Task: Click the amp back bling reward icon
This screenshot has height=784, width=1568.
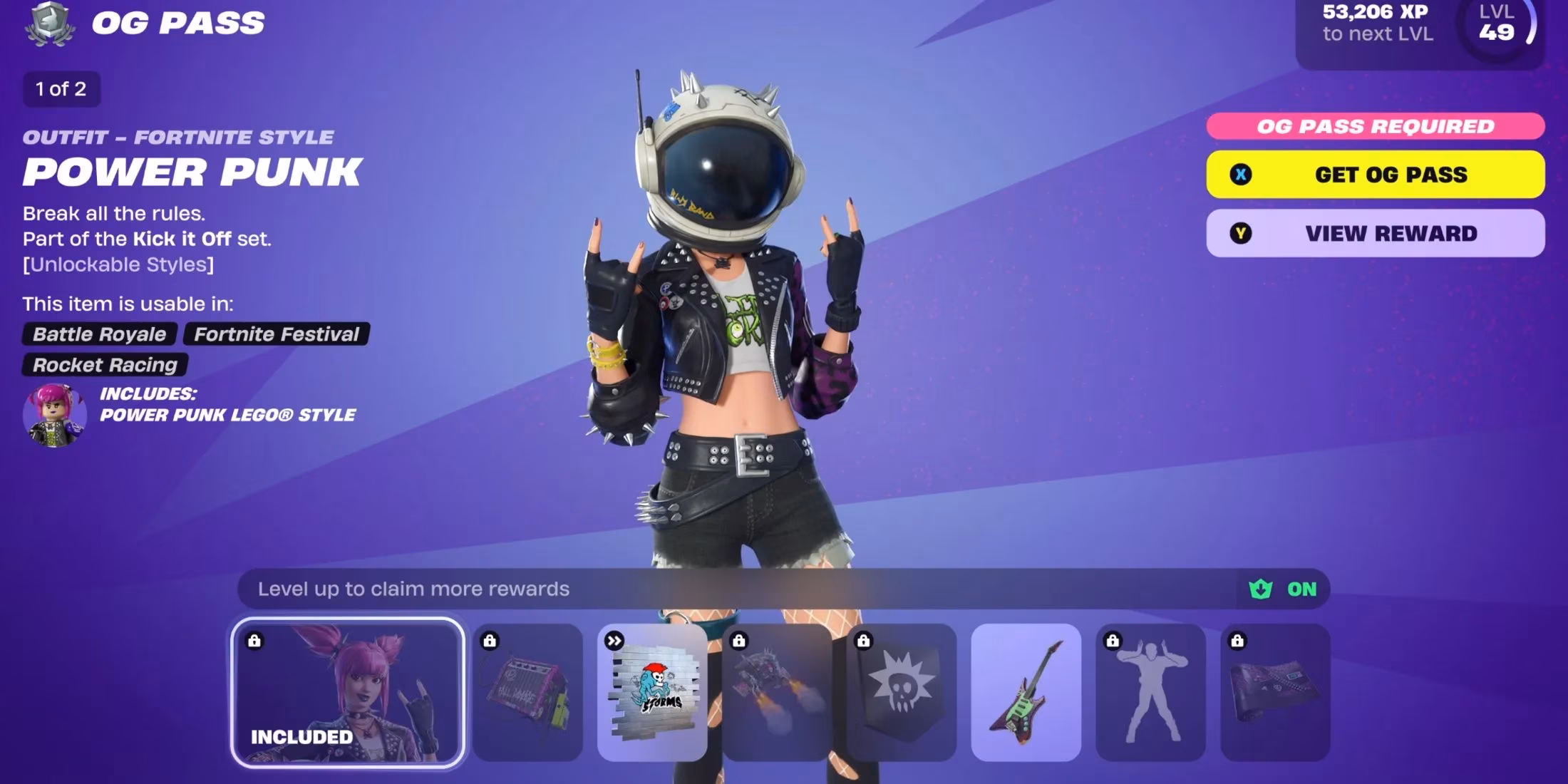Action: point(531,688)
